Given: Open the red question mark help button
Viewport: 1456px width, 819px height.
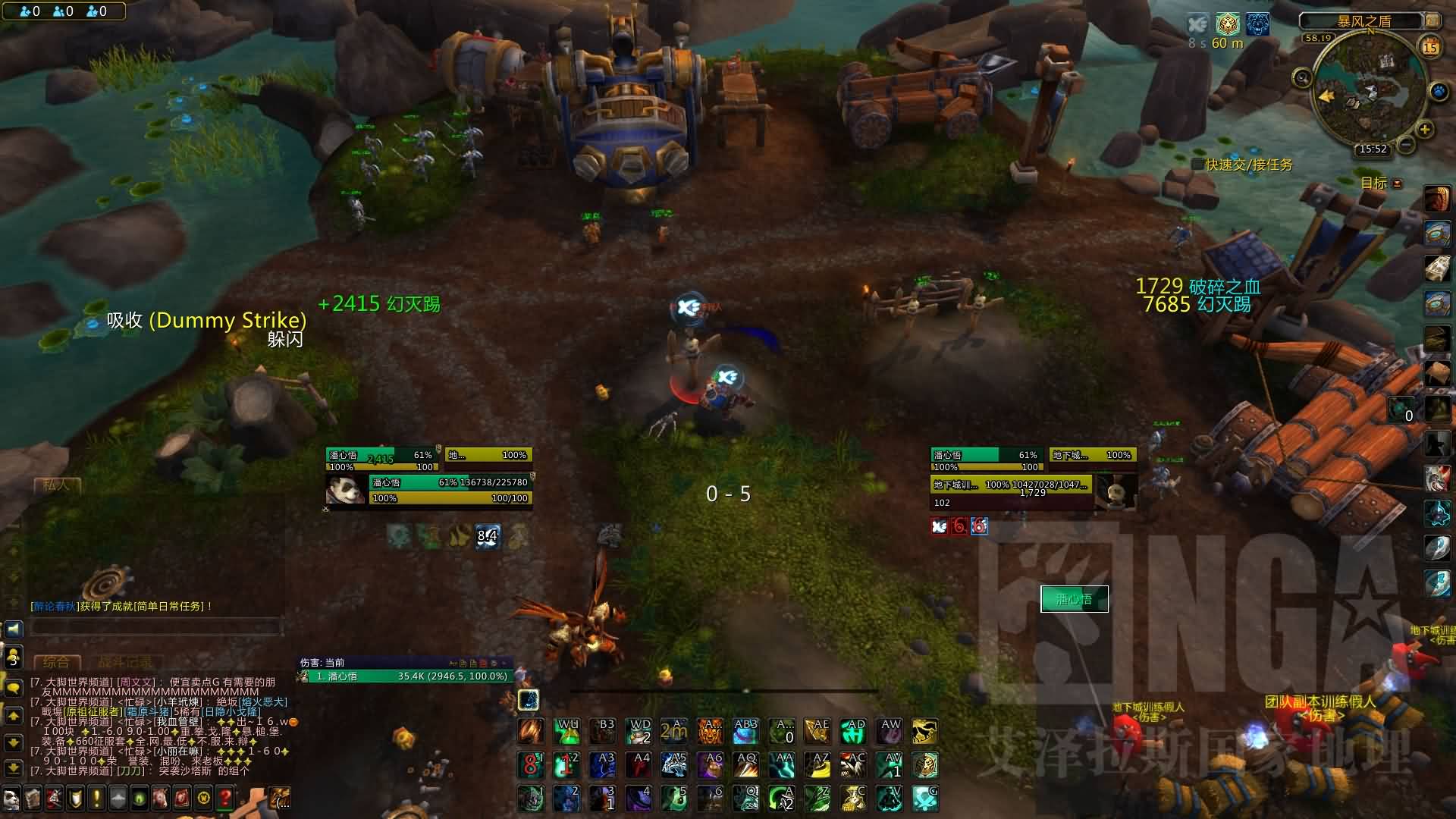Looking at the screenshot, I should (x=225, y=798).
